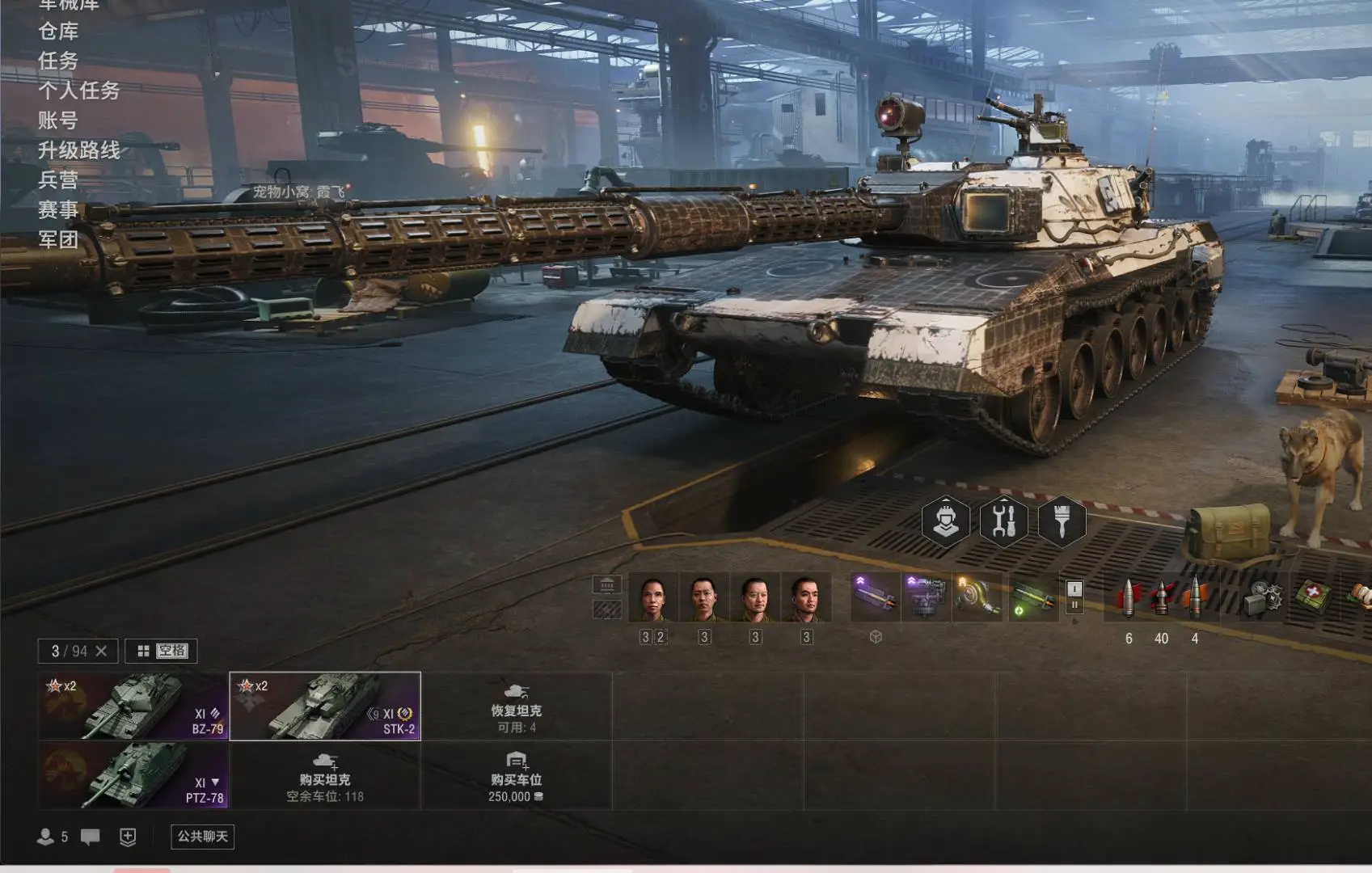This screenshot has height=873, width=1372.
Task: Open the 公共聊天 public chat channel
Action: pyautogui.click(x=202, y=837)
